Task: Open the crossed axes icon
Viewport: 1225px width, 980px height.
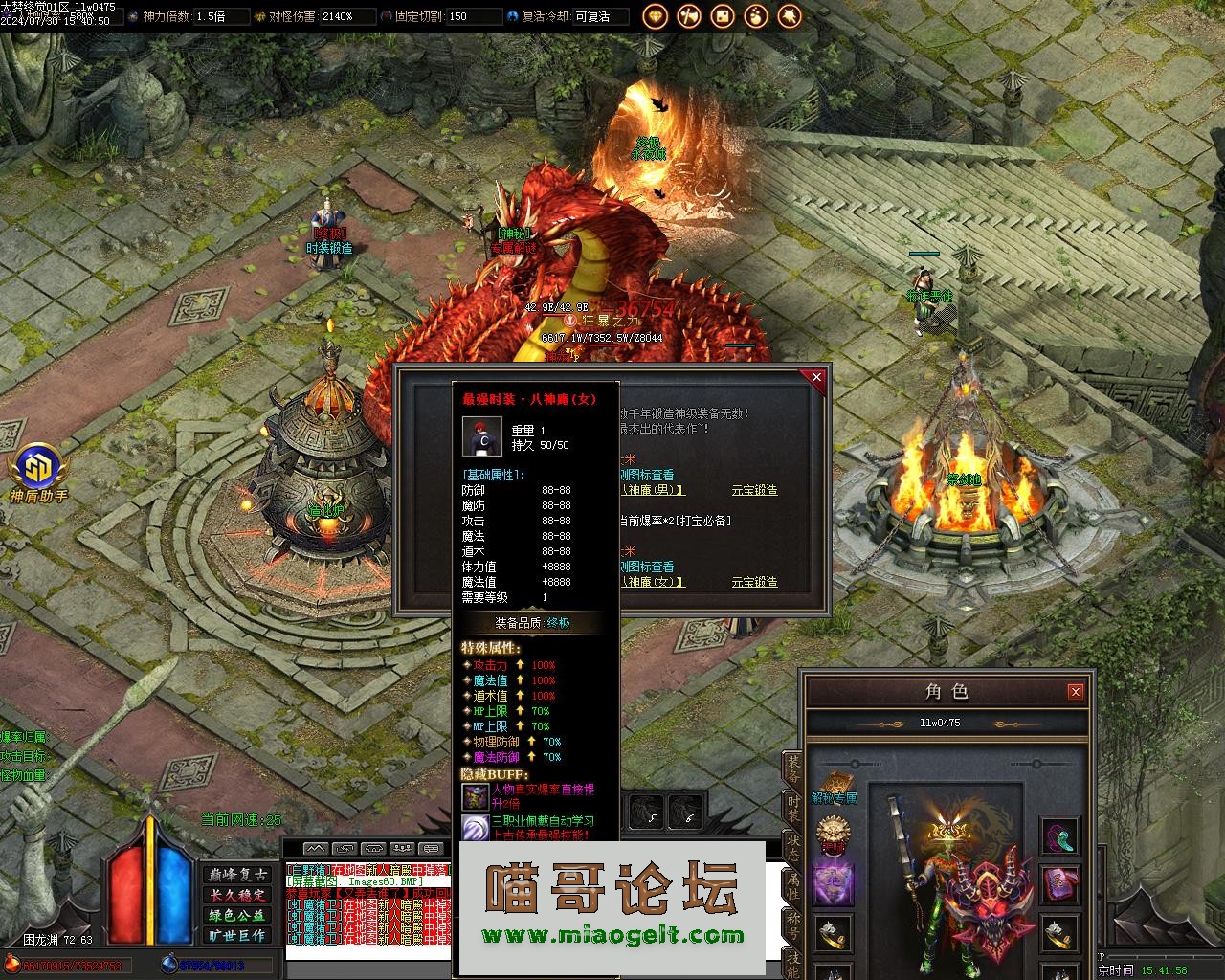Action: [689, 15]
